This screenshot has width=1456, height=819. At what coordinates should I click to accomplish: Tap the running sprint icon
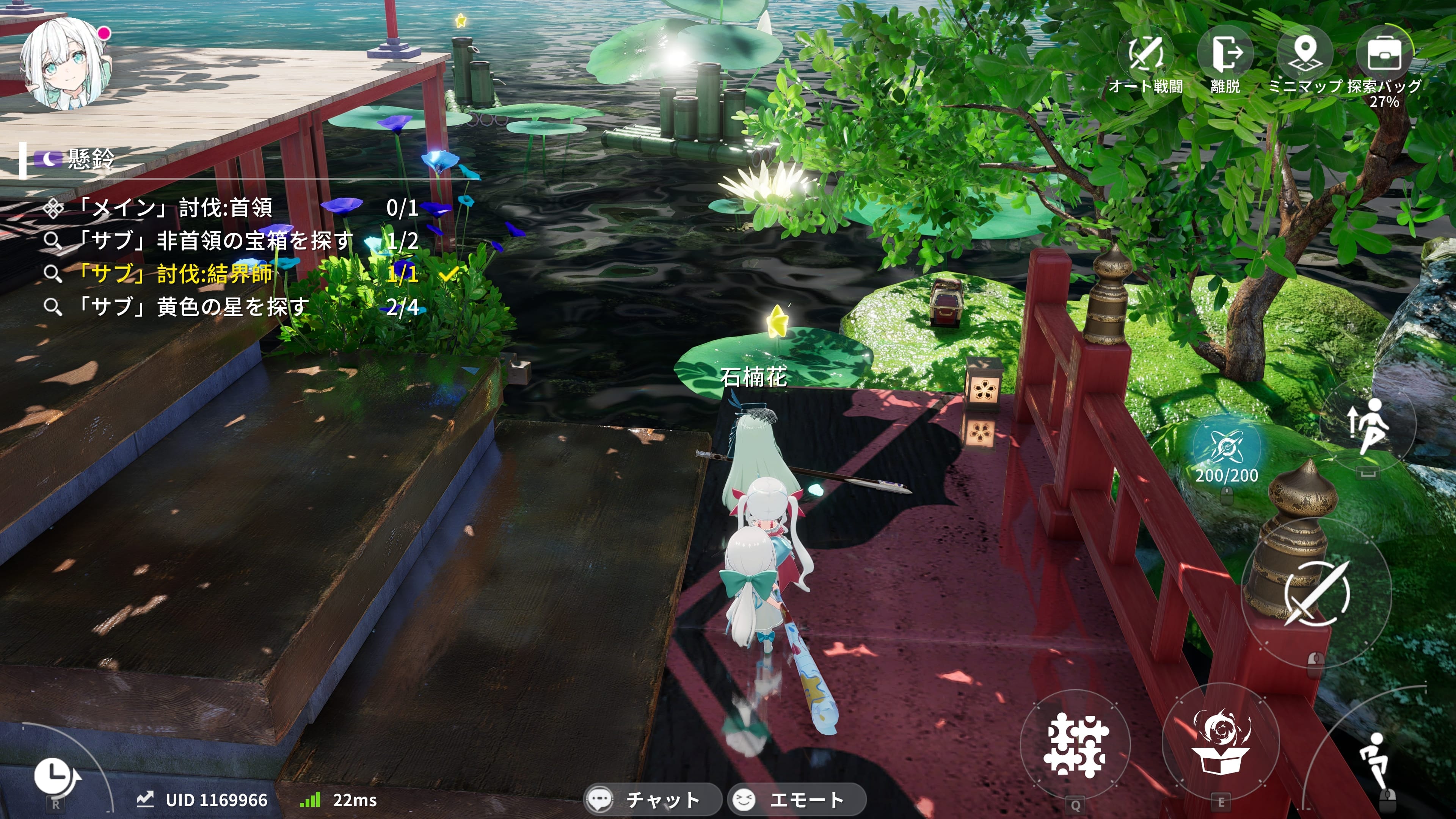click(1374, 760)
